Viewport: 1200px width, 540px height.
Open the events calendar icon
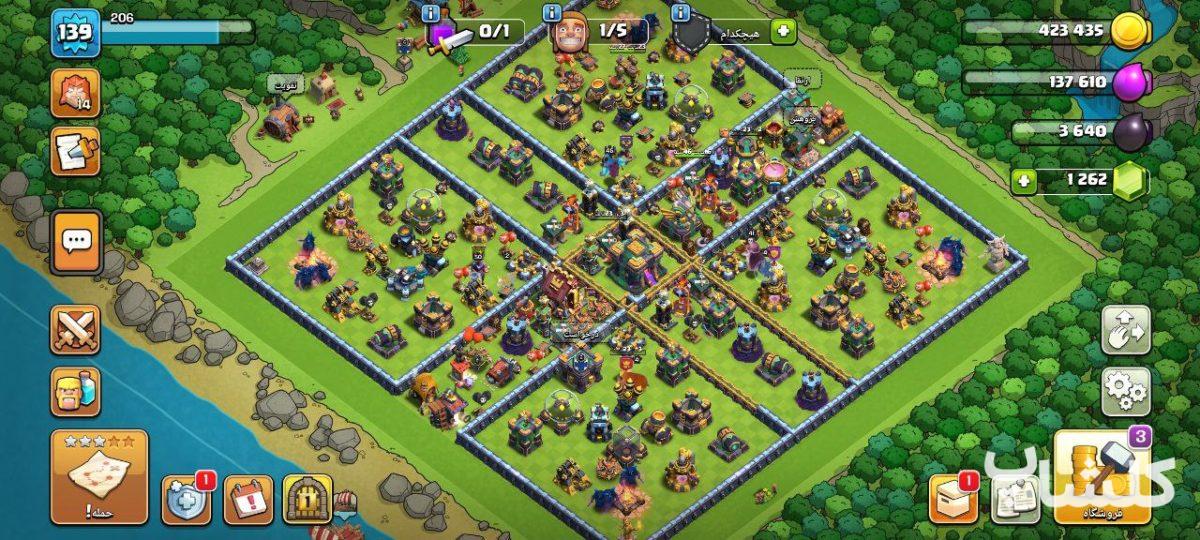coord(247,498)
